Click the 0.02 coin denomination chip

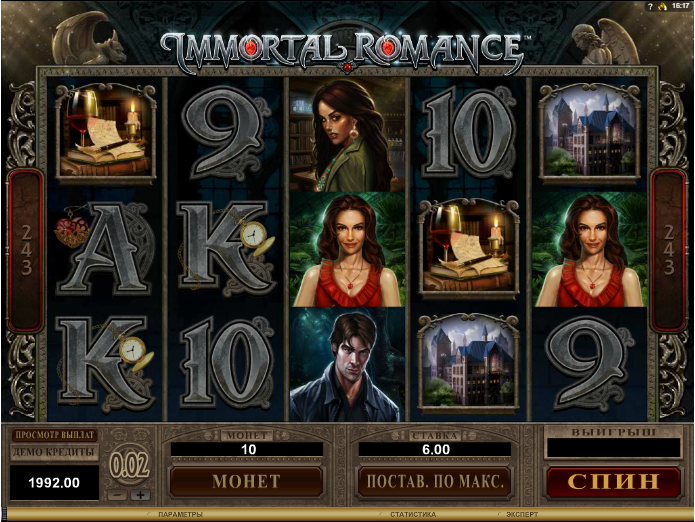pyautogui.click(x=129, y=465)
